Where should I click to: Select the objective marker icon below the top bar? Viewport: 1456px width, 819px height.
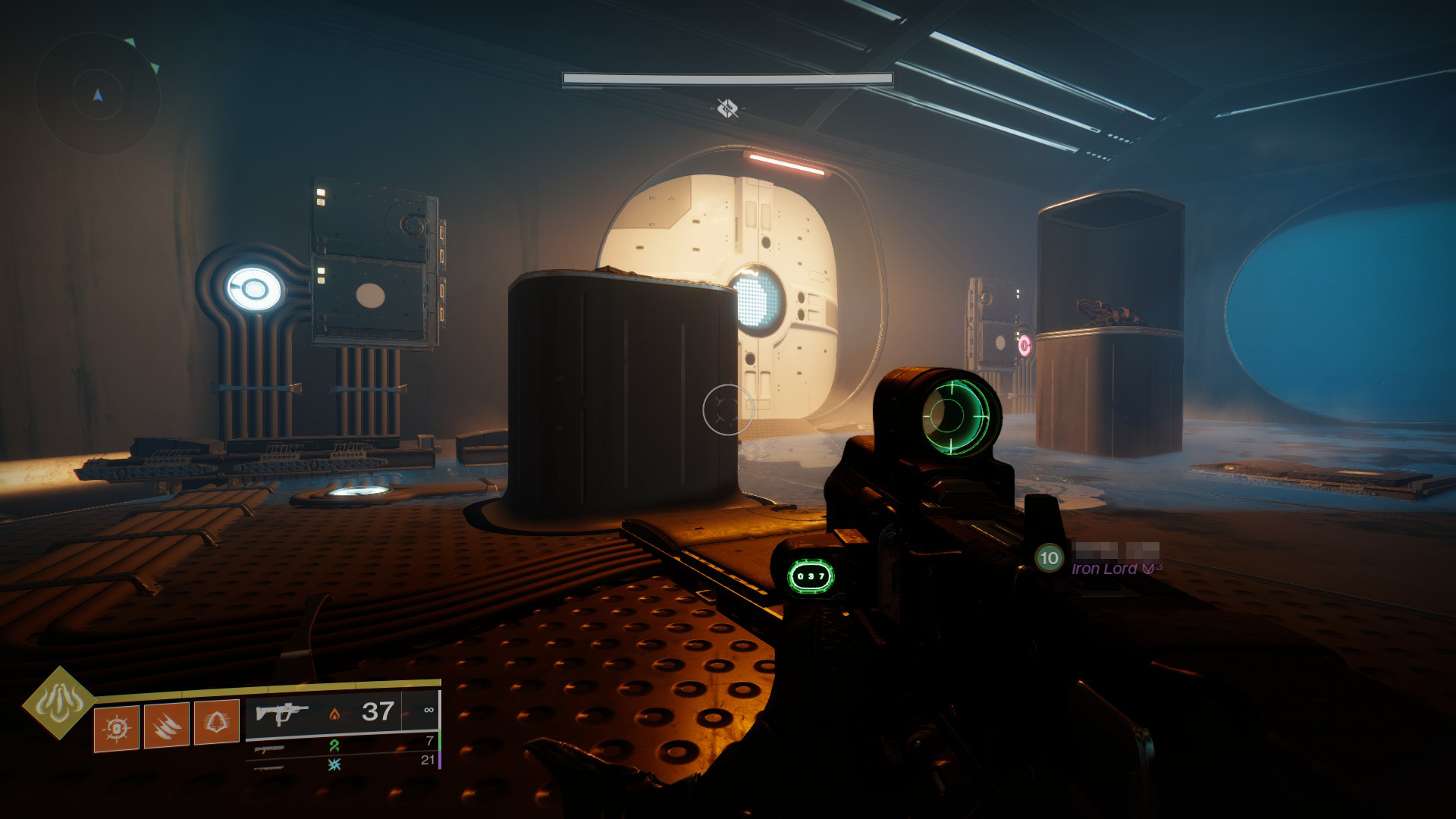(728, 108)
